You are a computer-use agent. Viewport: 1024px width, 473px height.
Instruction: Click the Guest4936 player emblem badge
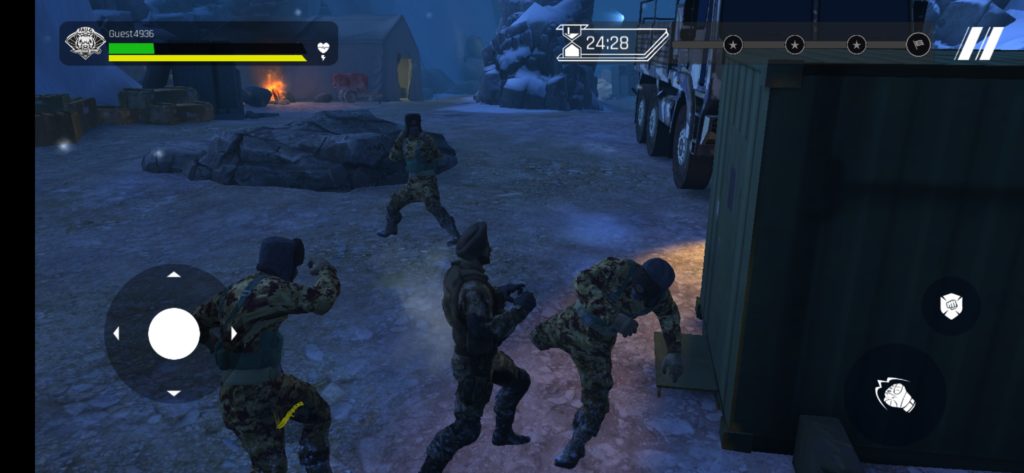84,43
